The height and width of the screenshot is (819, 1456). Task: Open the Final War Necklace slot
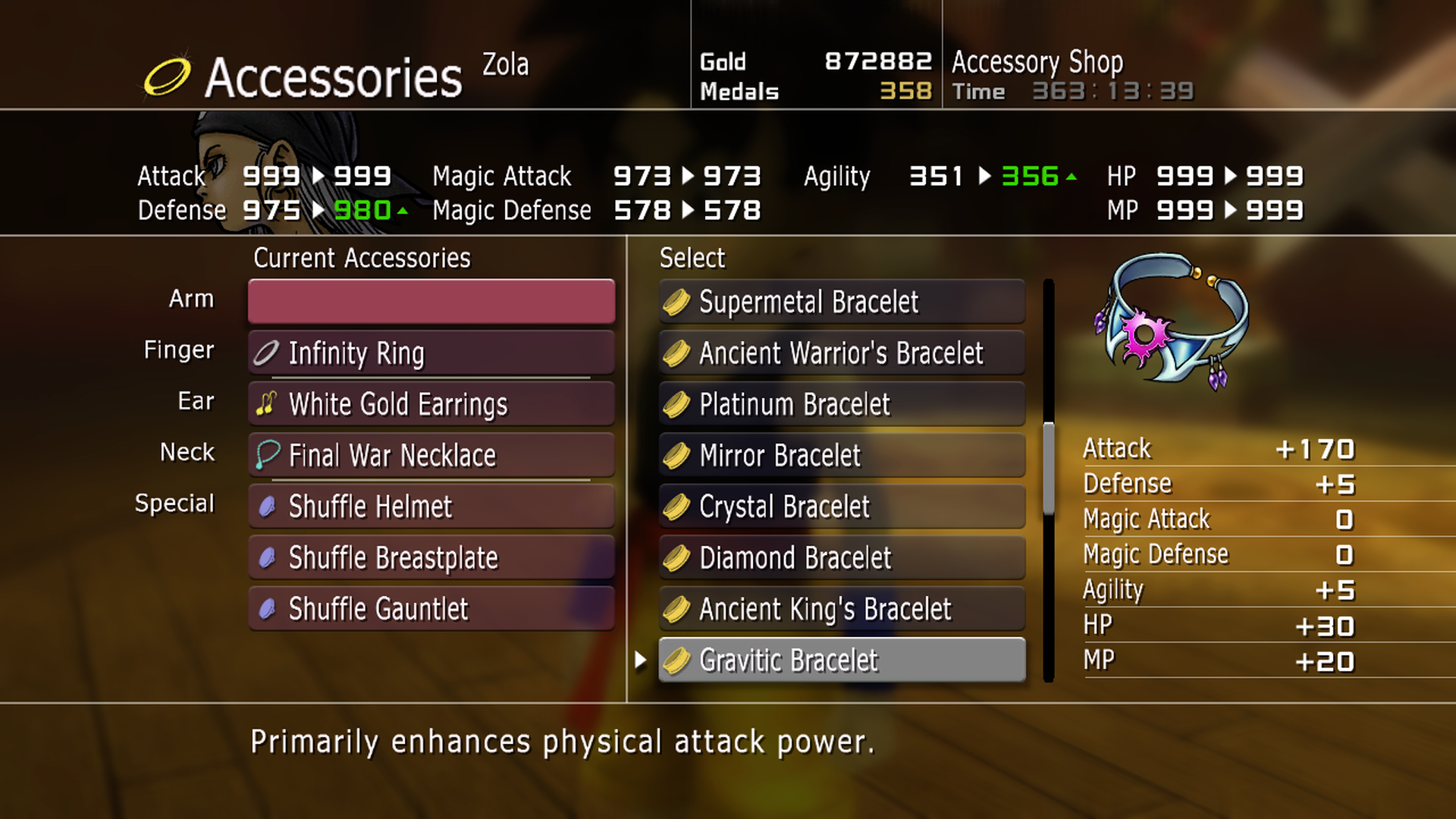pyautogui.click(x=431, y=455)
